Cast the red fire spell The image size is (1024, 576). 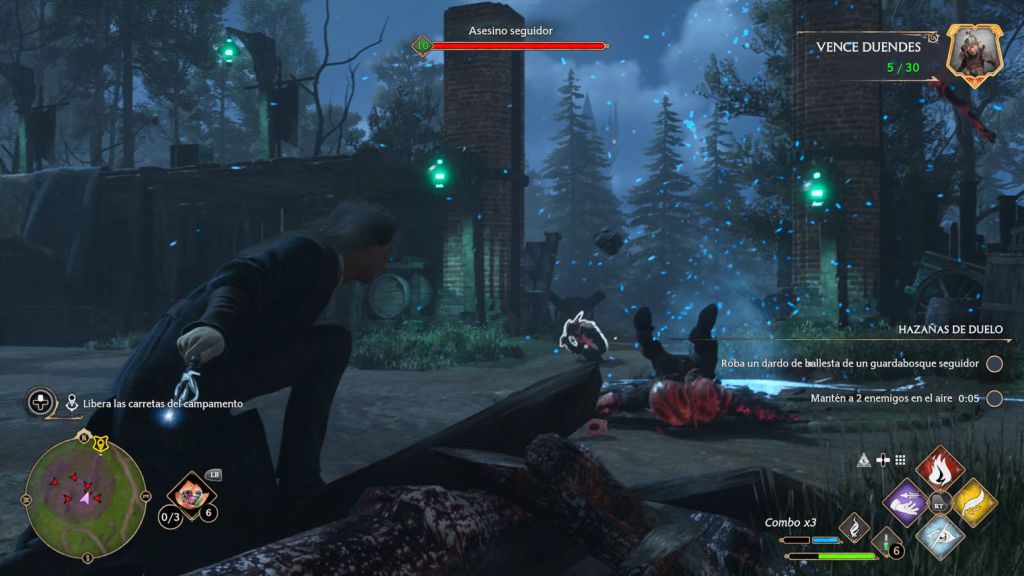point(940,468)
